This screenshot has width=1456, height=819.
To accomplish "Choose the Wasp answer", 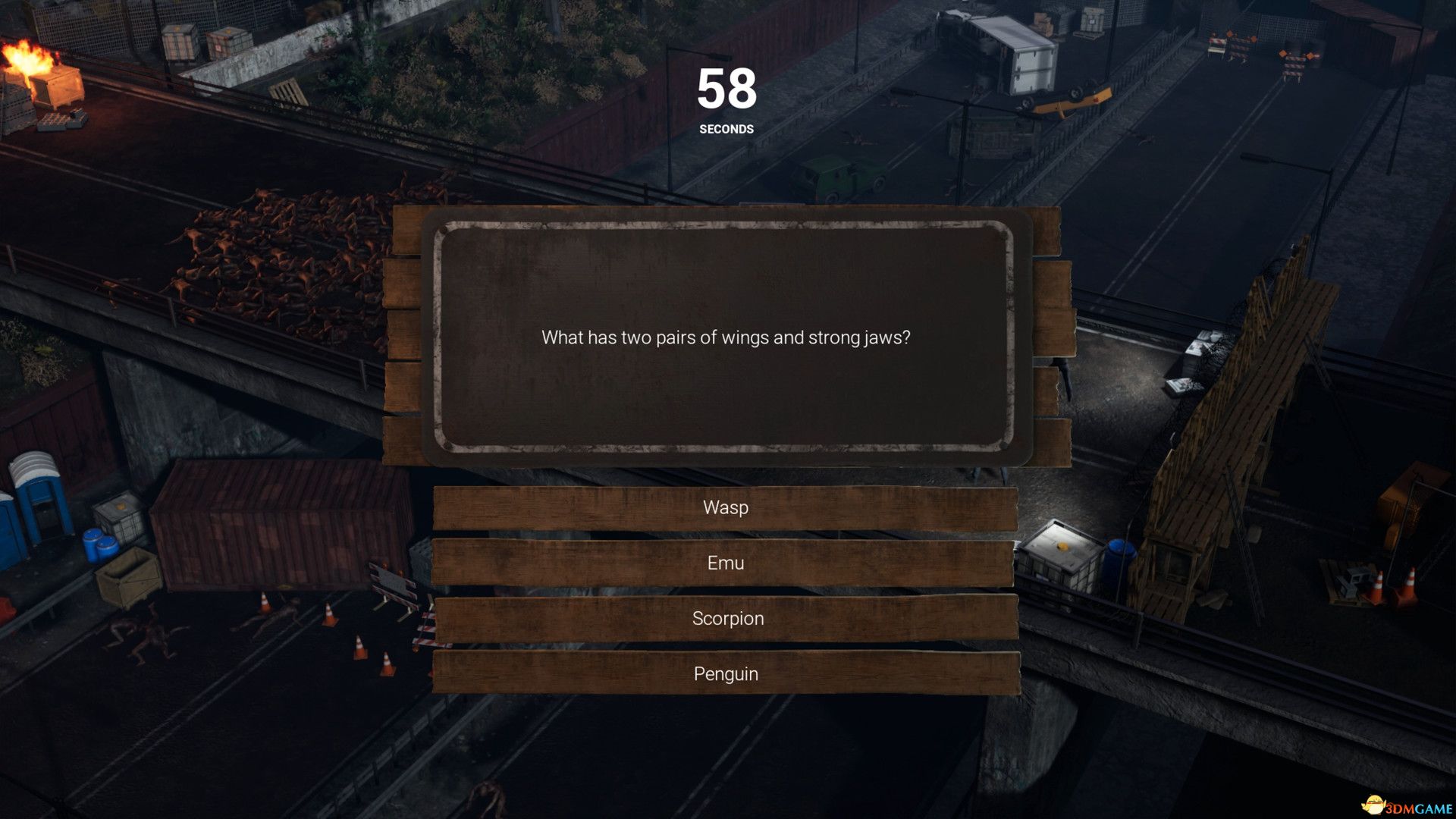I will 726,507.
